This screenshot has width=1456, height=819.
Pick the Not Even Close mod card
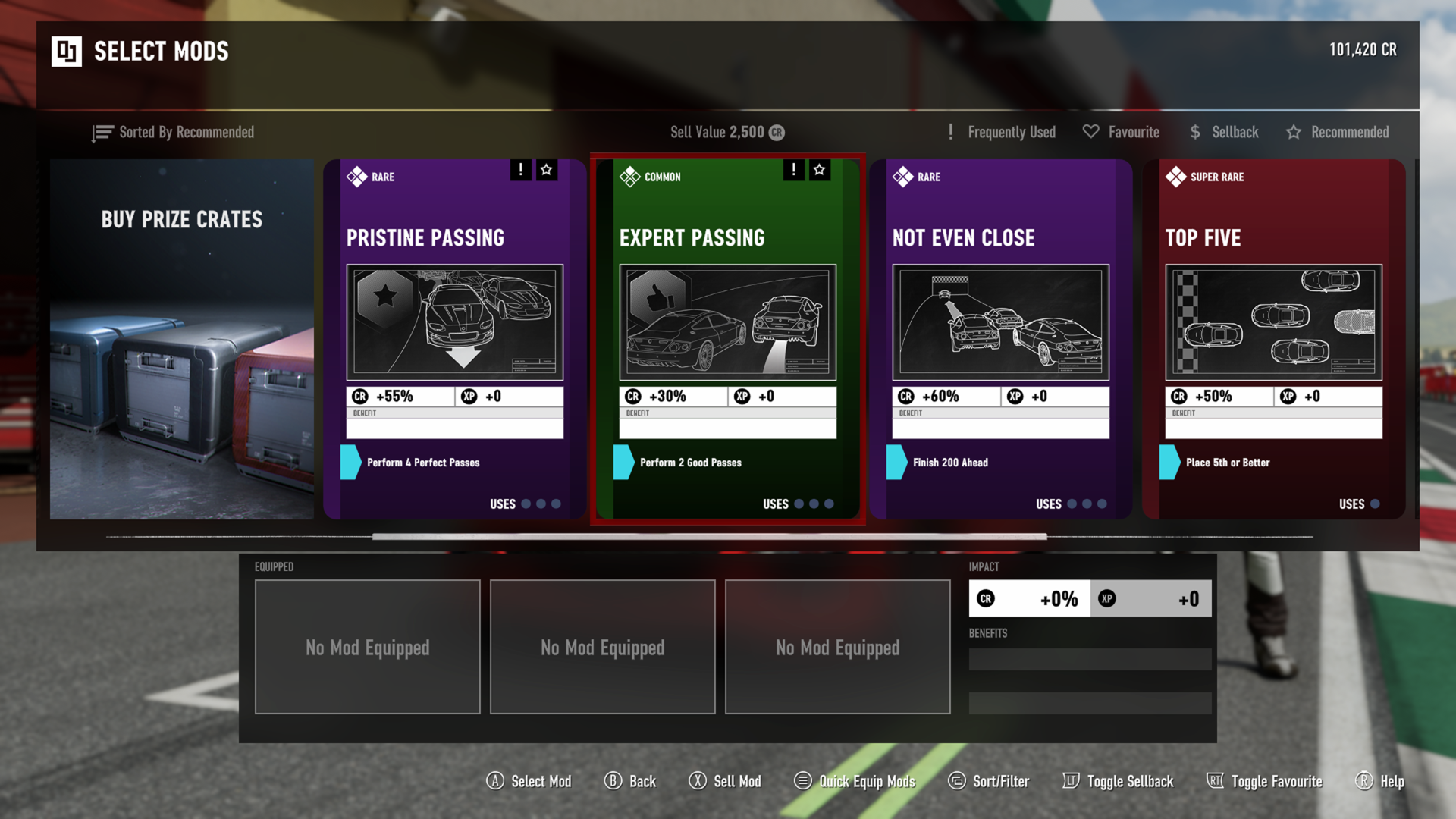pos(1000,339)
